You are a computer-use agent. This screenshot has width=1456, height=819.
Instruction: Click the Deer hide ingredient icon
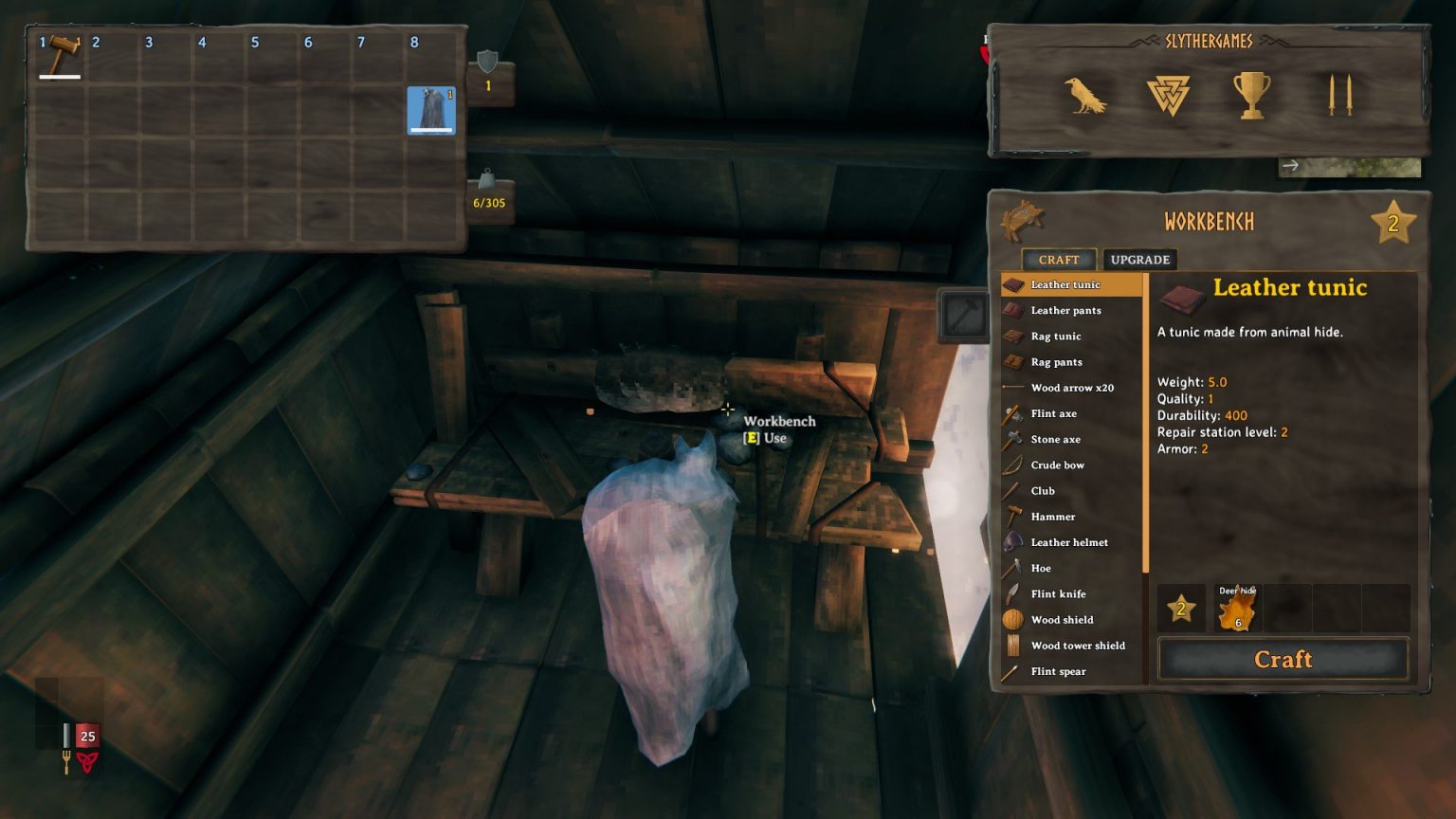(x=1236, y=610)
